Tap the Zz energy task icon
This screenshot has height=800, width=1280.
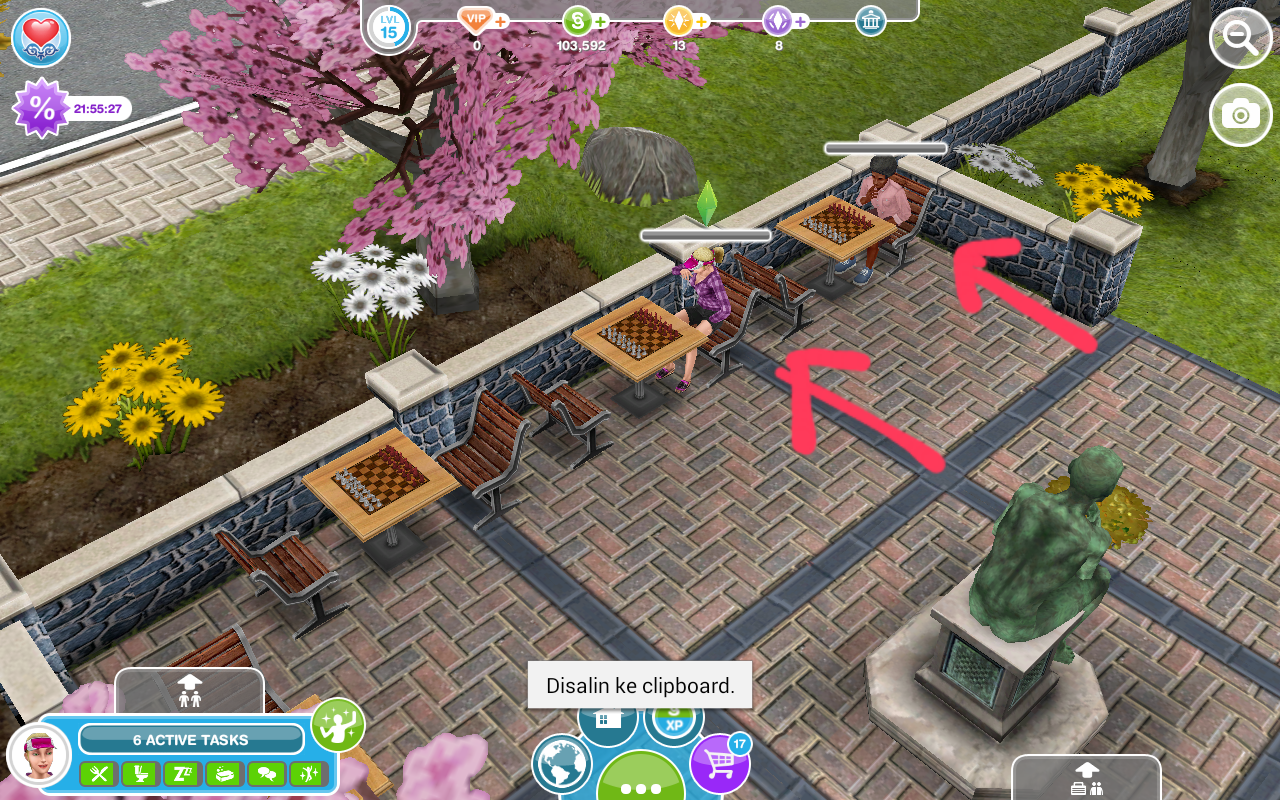point(182,773)
